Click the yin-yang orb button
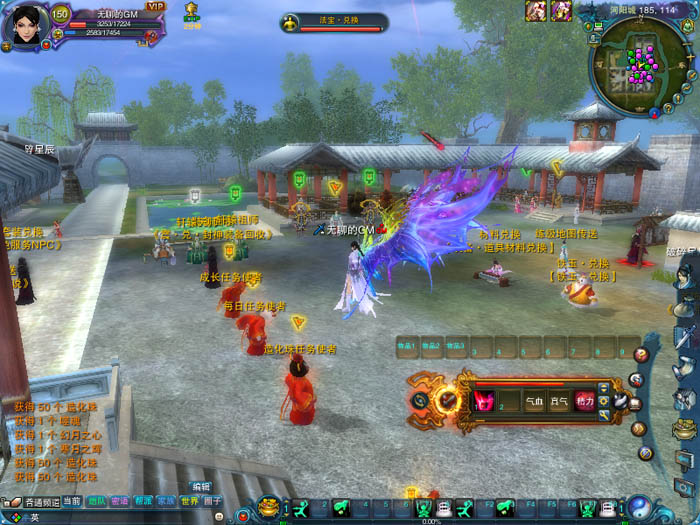 pyautogui.click(x=638, y=507)
